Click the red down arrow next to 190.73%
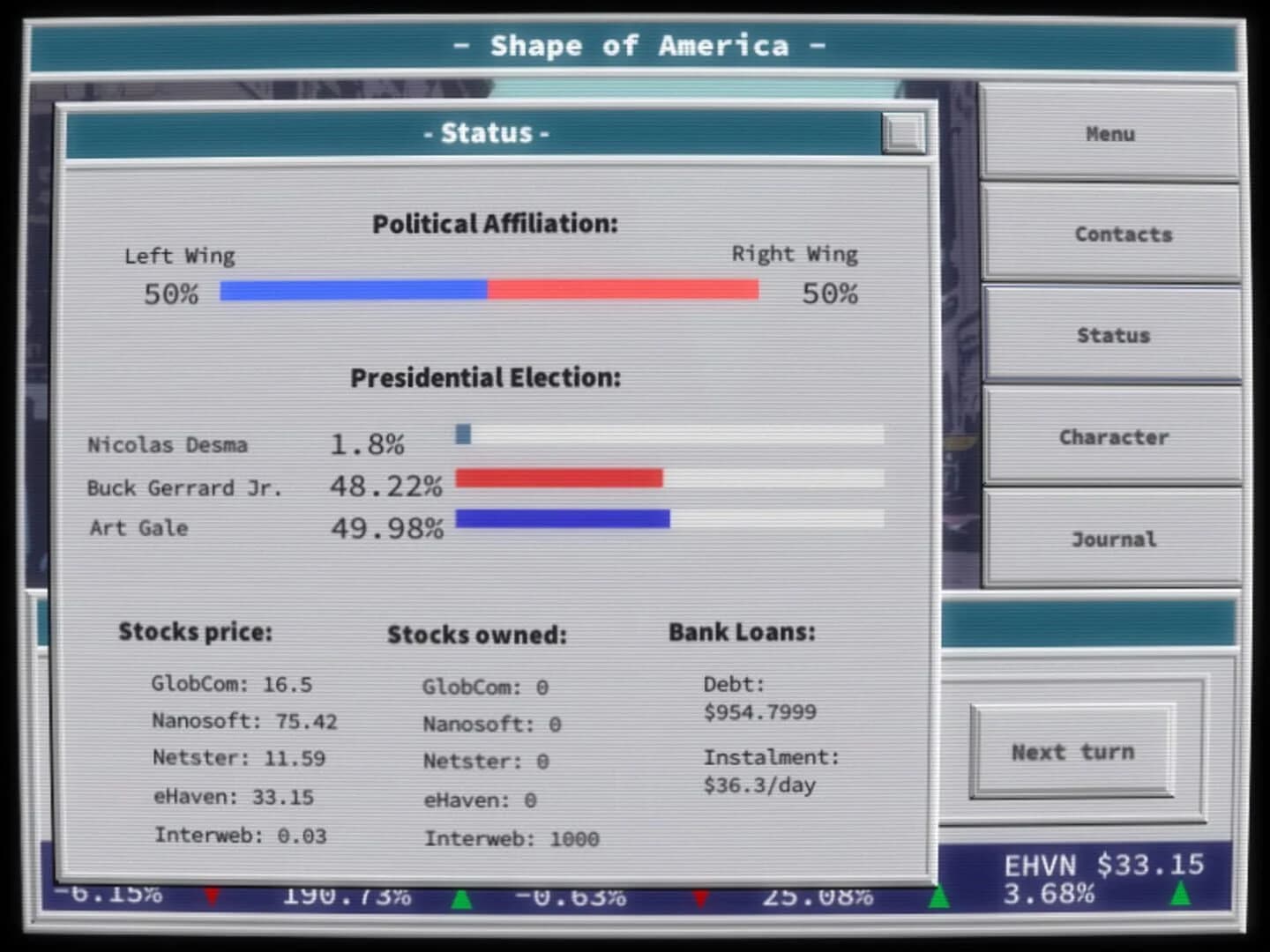 click(x=212, y=897)
